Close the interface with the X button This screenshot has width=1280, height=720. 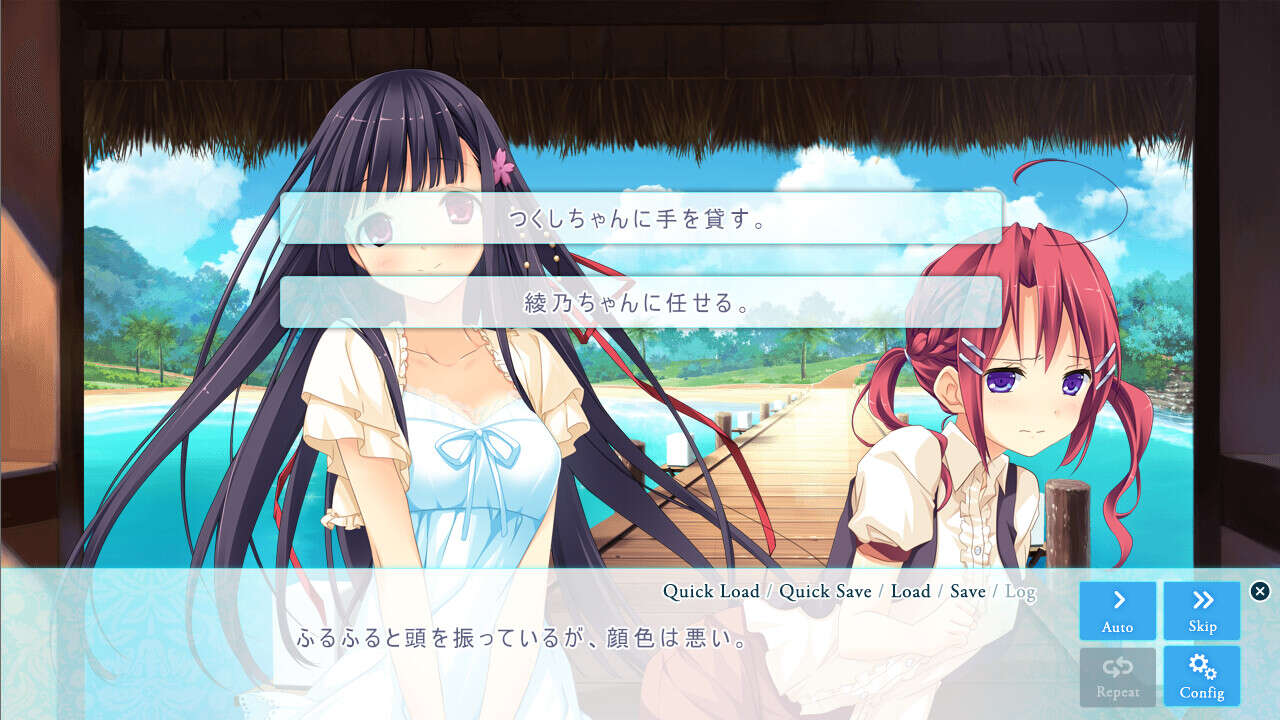coord(1258,589)
